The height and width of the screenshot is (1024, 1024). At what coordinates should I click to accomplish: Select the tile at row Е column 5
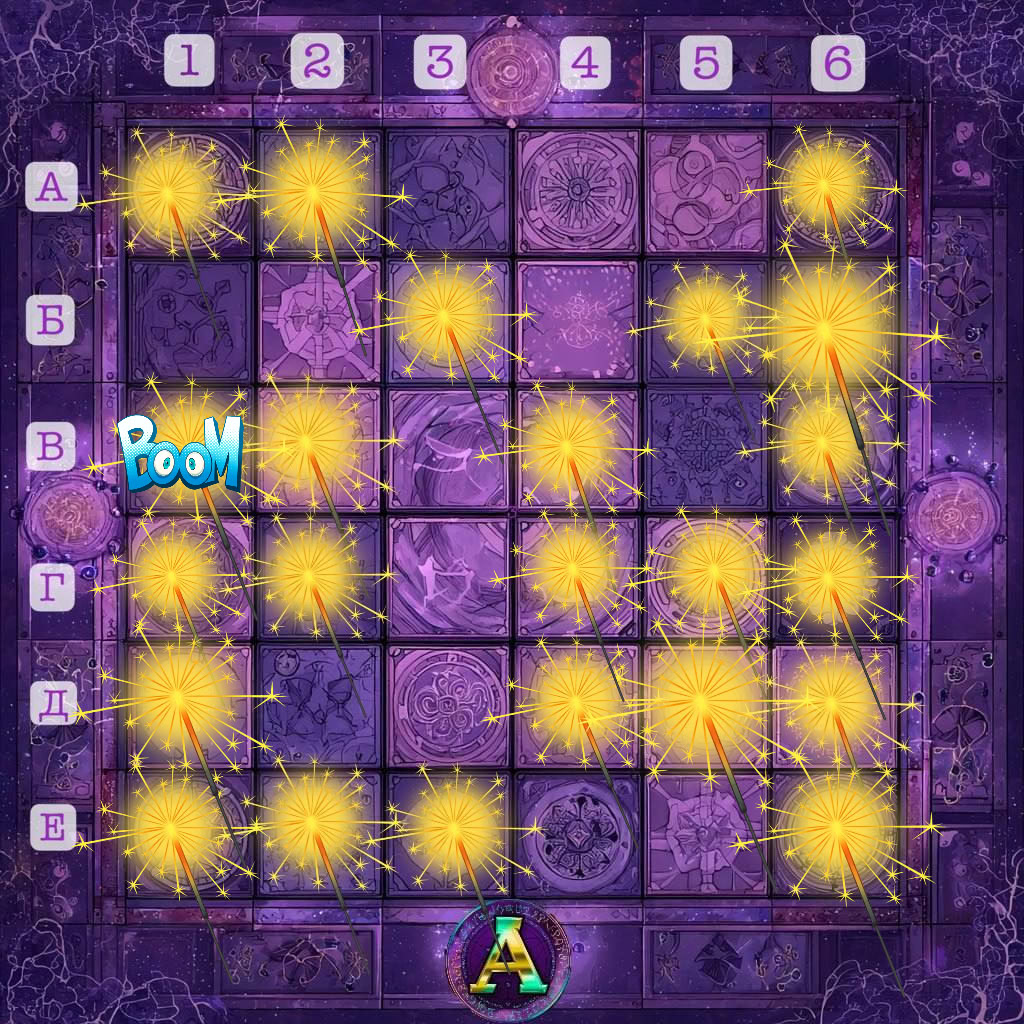coord(706,833)
